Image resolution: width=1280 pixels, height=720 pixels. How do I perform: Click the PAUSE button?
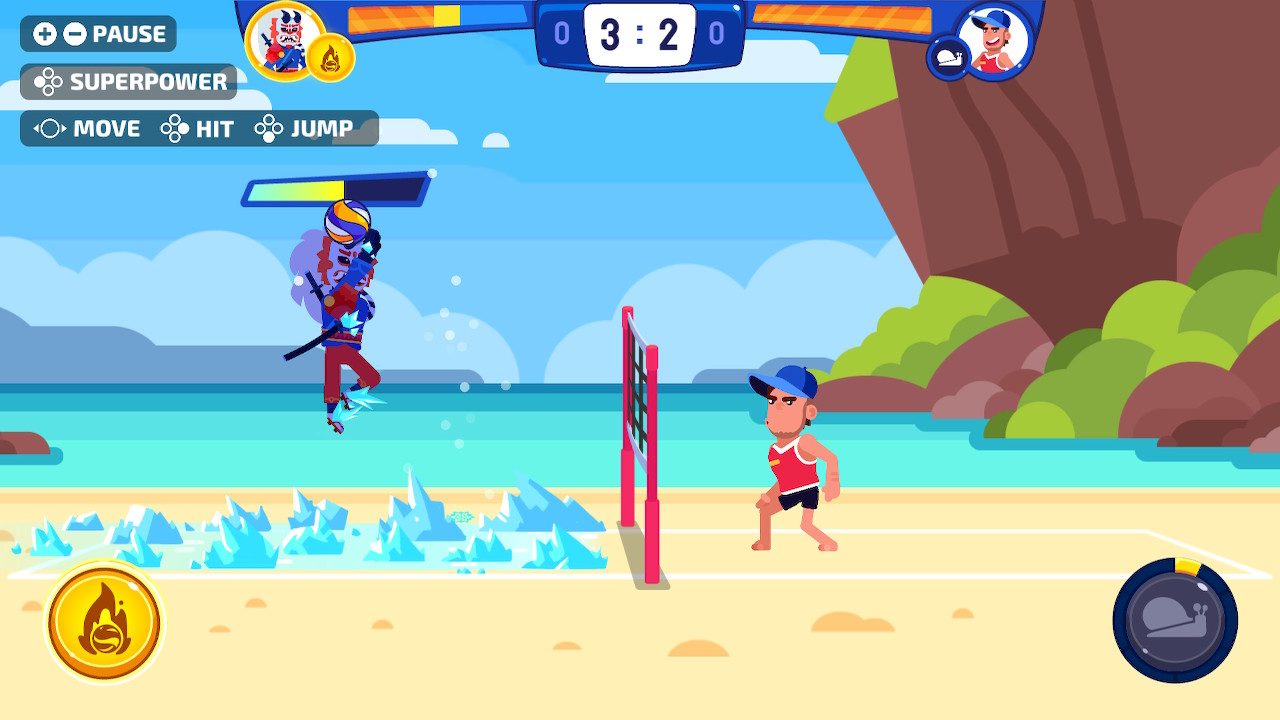(128, 33)
